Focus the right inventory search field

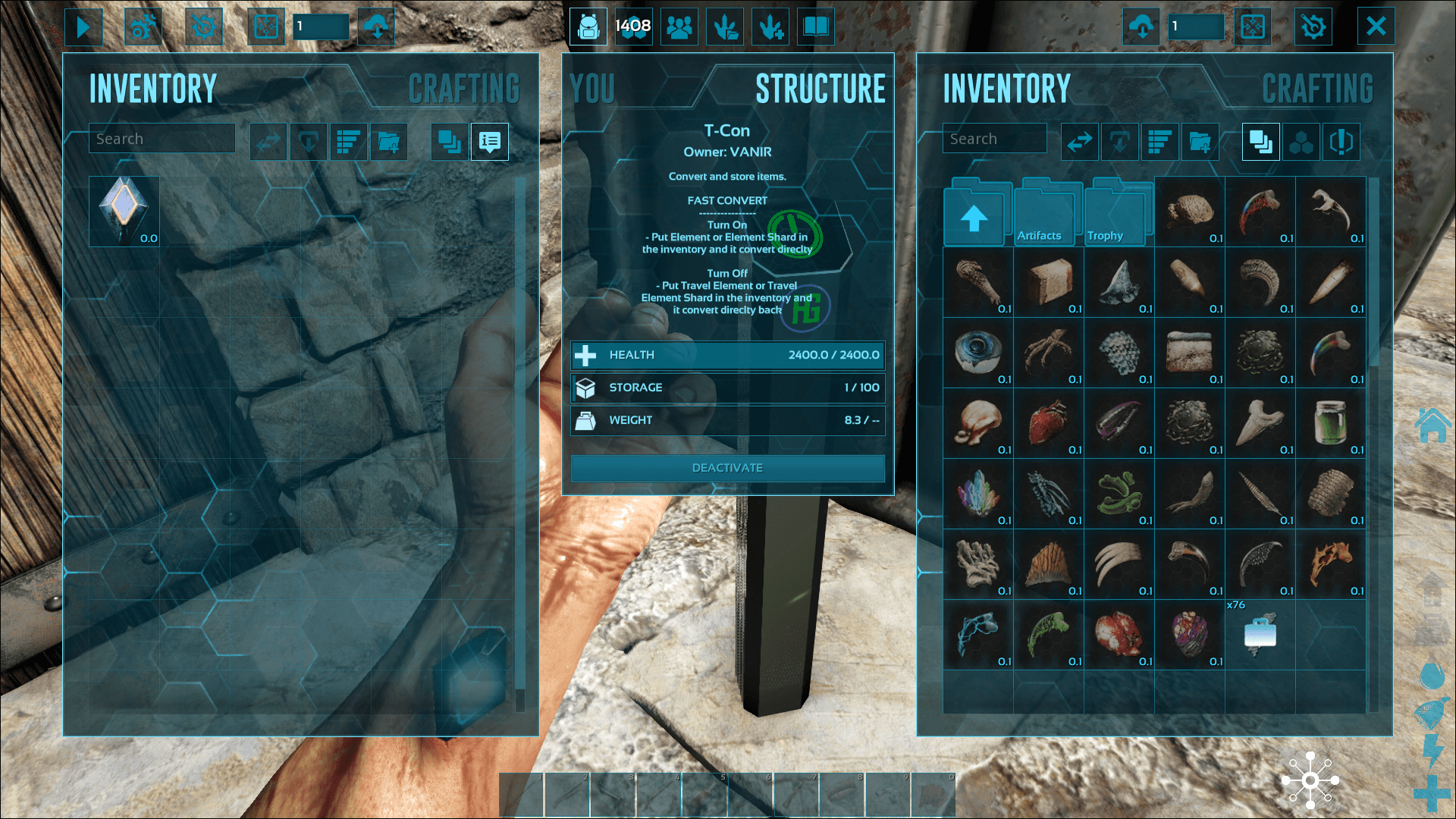pyautogui.click(x=994, y=139)
